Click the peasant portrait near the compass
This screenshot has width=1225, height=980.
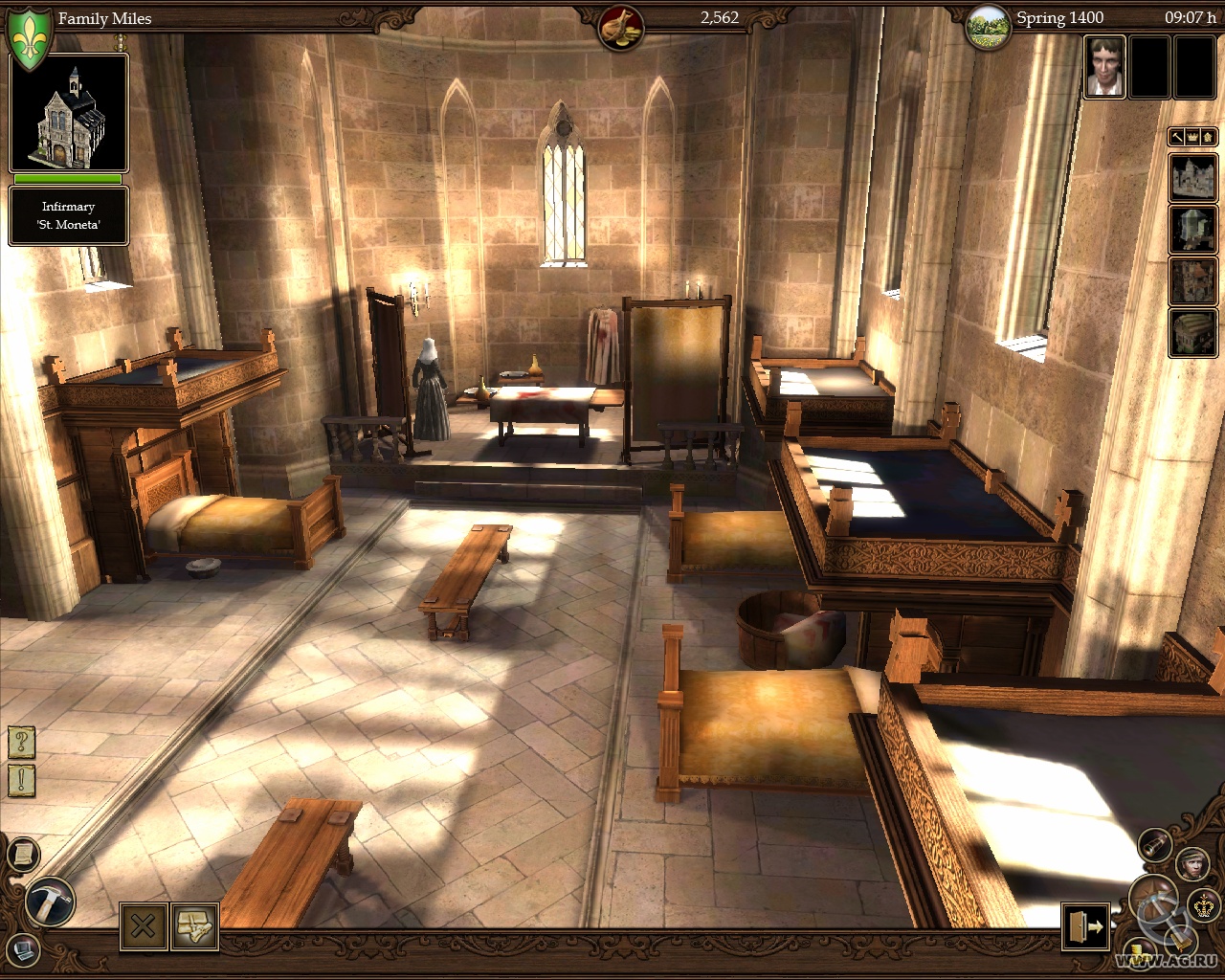(x=1192, y=864)
